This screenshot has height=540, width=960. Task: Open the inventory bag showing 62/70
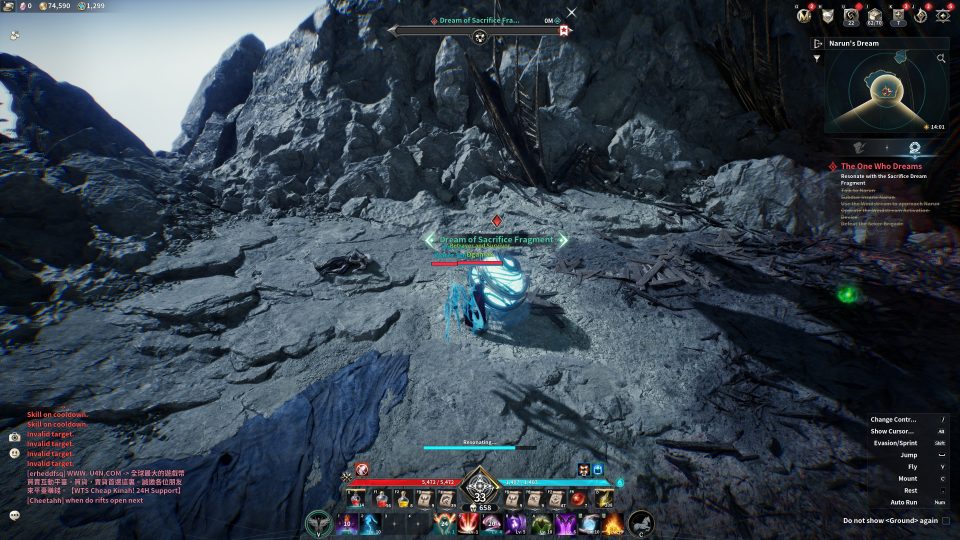pyautogui.click(x=874, y=15)
